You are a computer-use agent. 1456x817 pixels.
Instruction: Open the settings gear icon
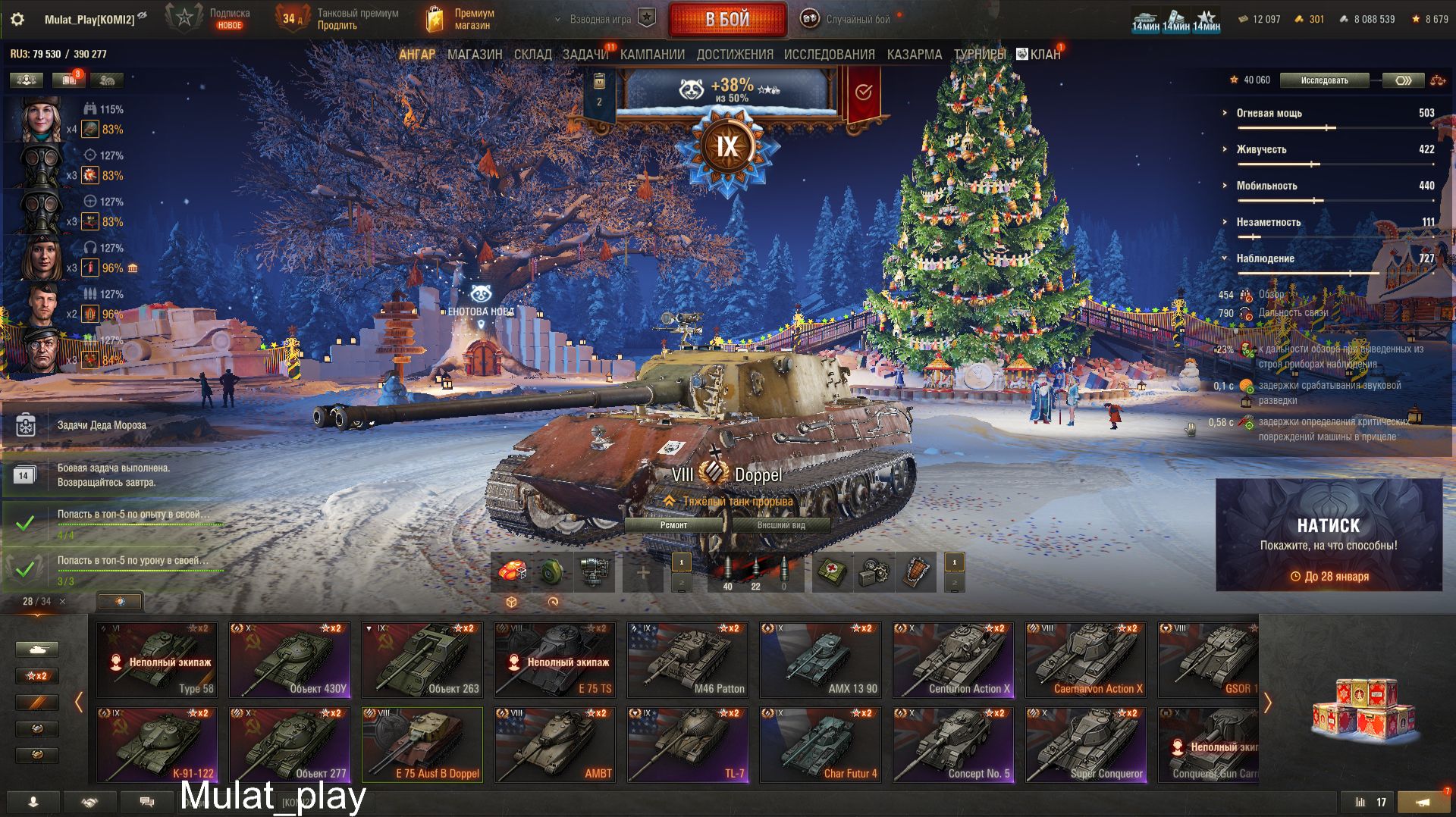[x=17, y=20]
